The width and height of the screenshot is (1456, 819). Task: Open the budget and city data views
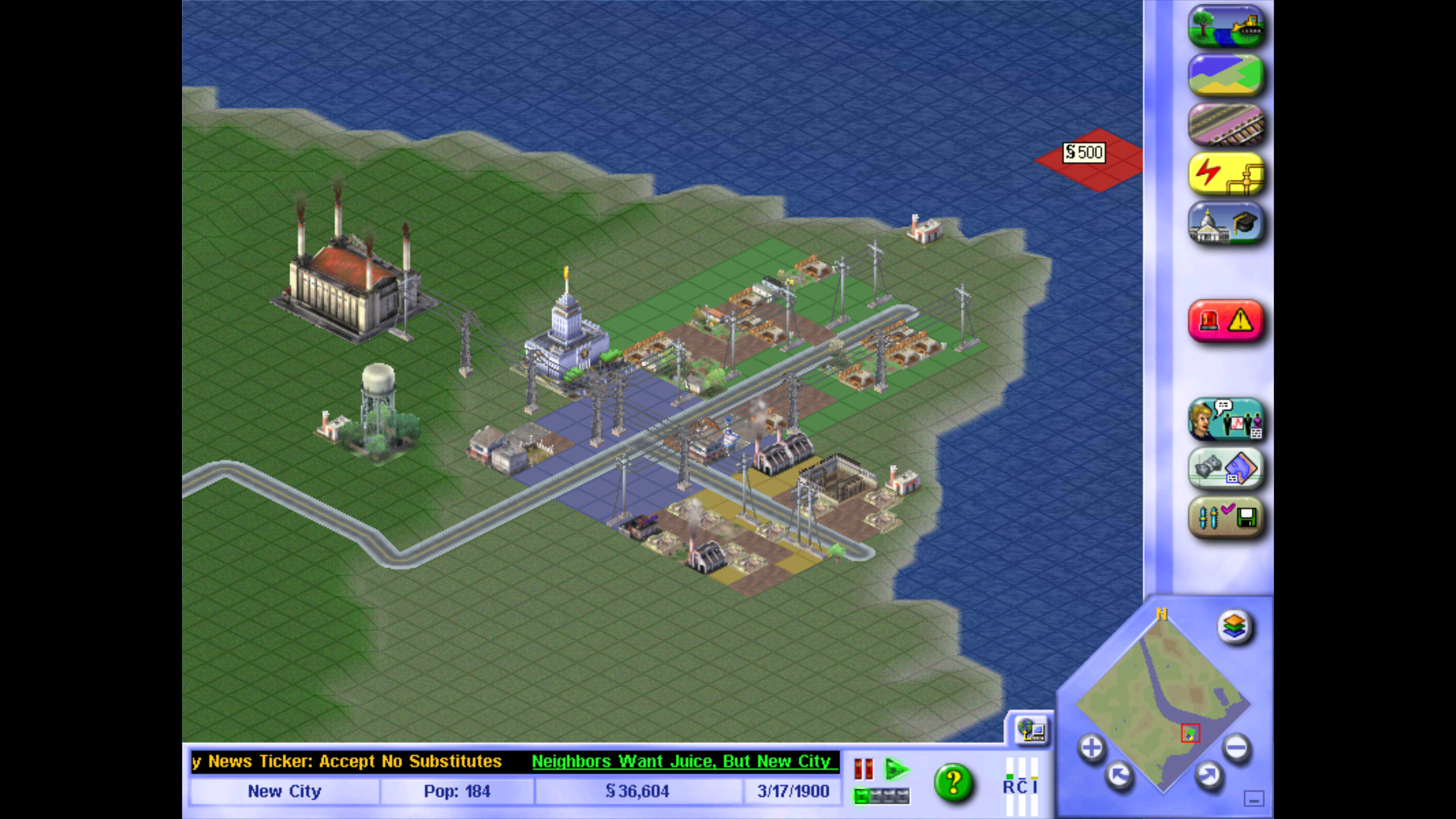1226,469
